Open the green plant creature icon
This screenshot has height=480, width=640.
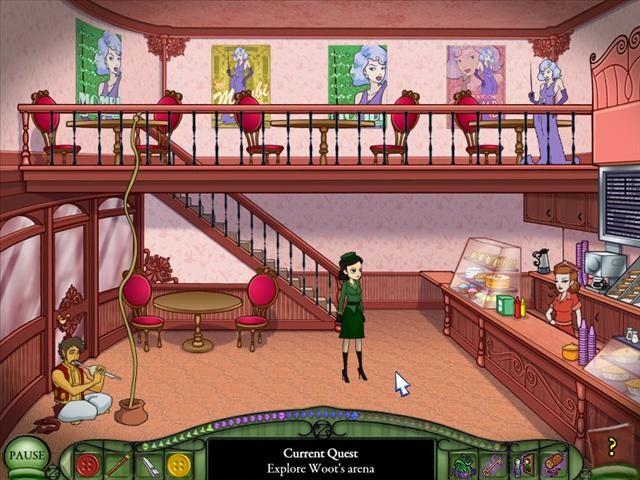click(463, 465)
